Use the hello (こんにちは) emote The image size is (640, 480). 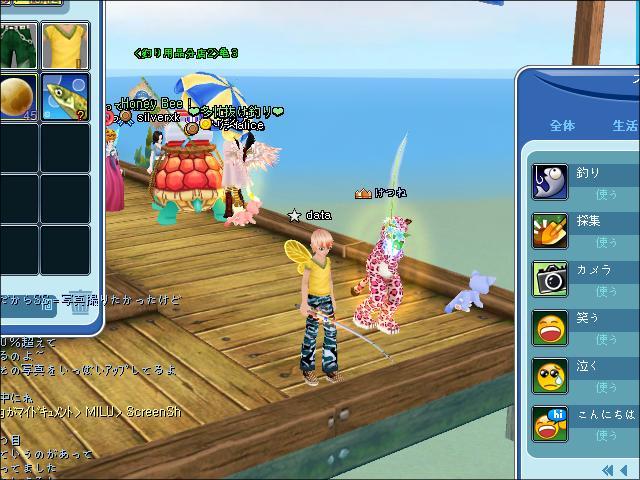550,424
